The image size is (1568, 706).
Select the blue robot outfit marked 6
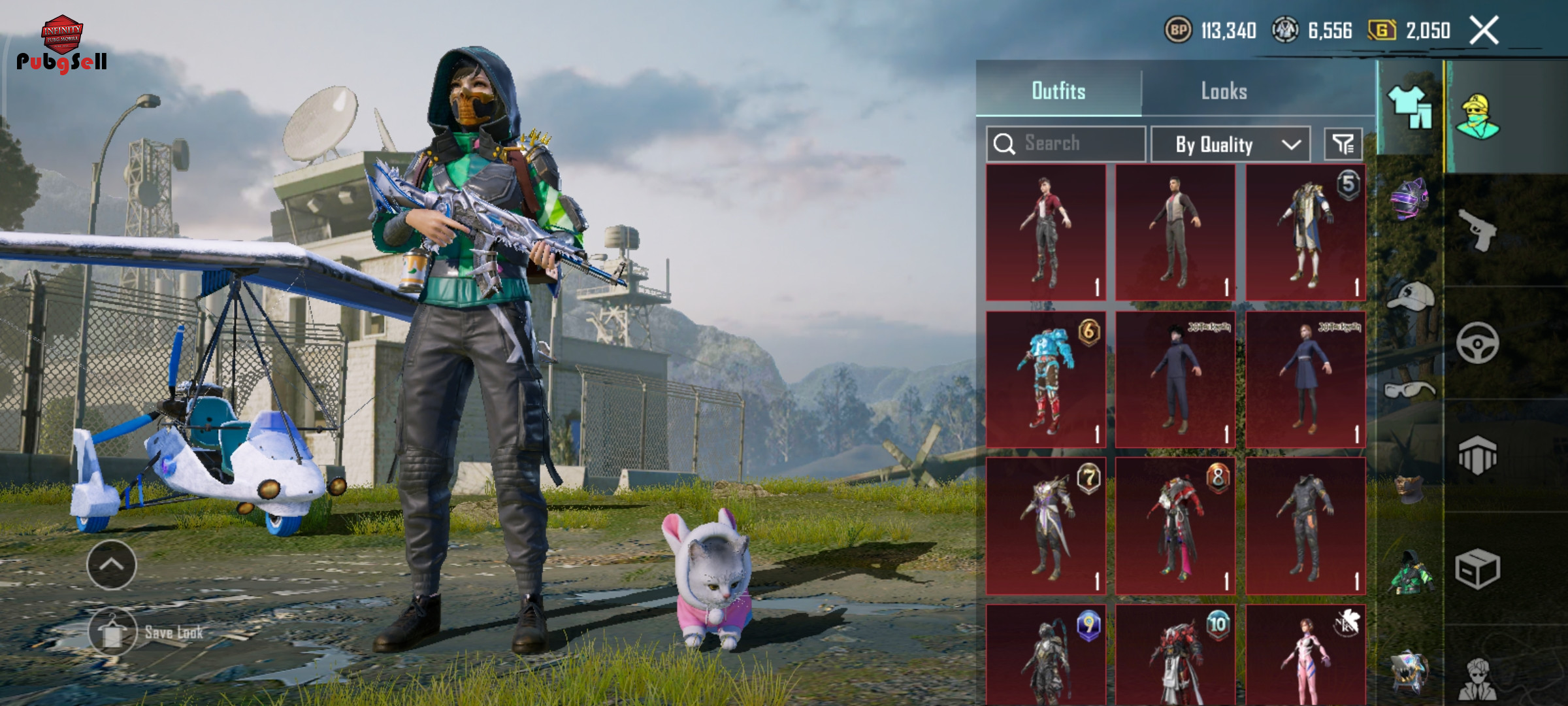(1046, 379)
